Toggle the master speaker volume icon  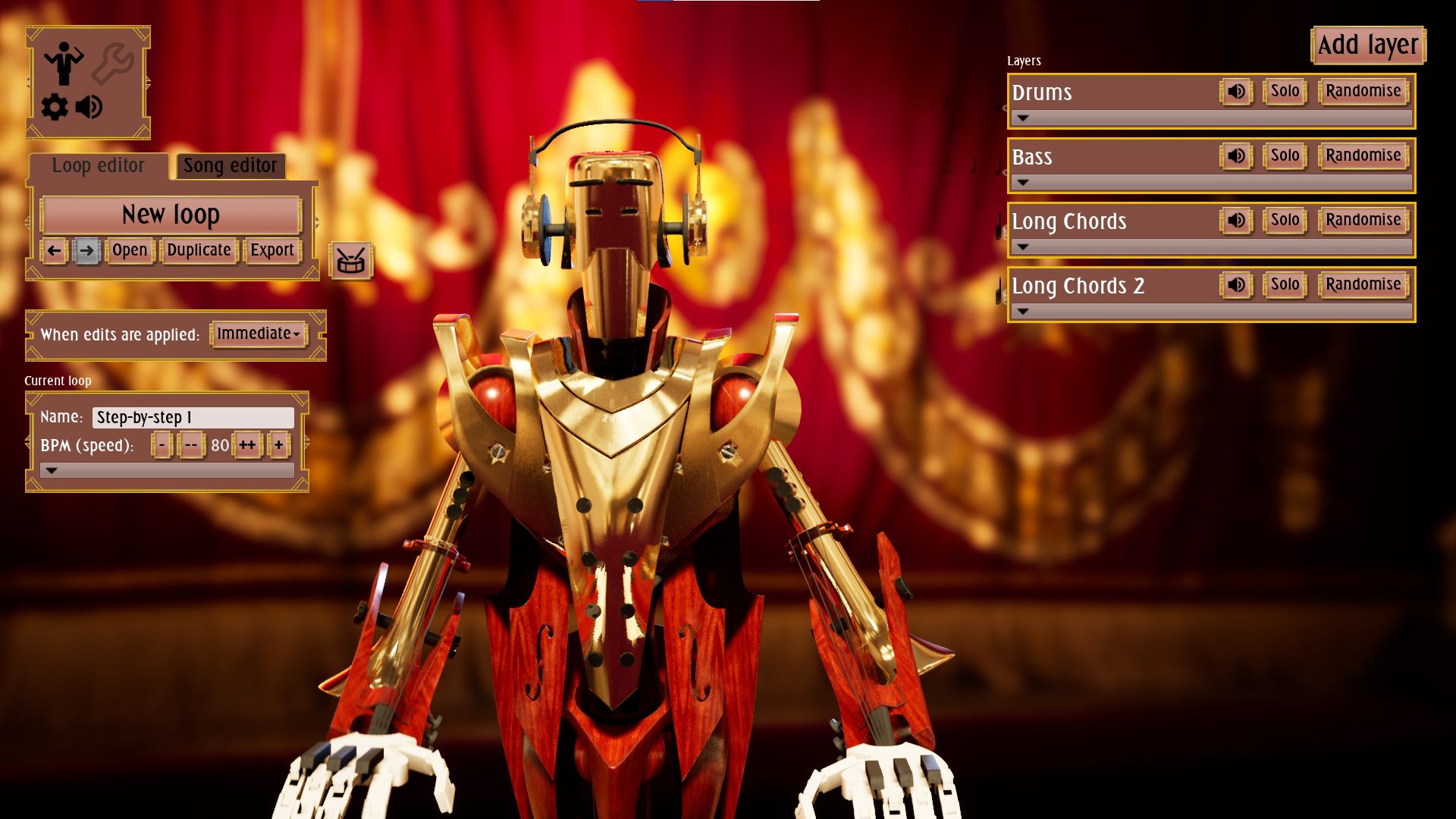pos(89,107)
